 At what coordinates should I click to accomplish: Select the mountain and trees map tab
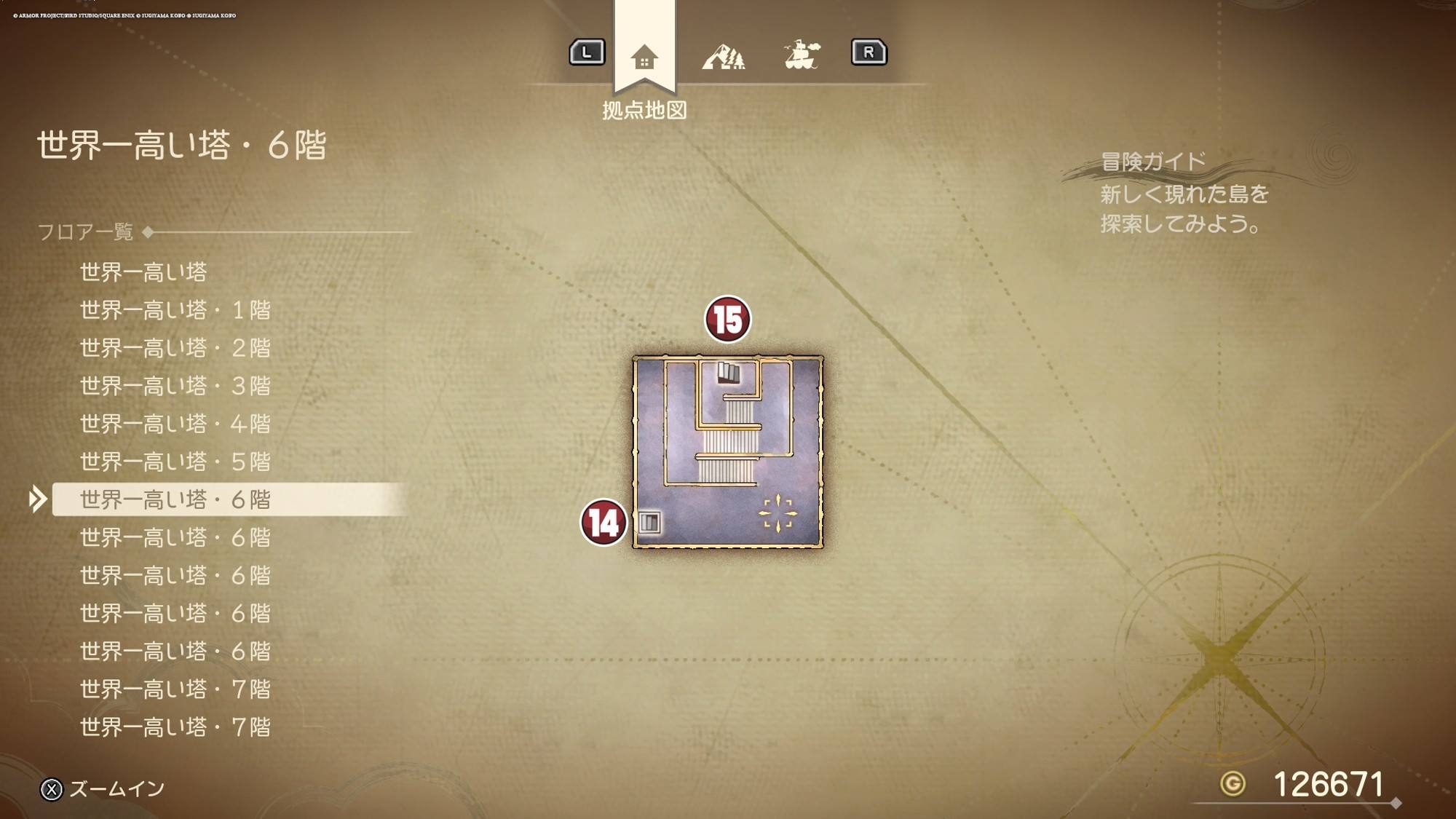tap(723, 56)
